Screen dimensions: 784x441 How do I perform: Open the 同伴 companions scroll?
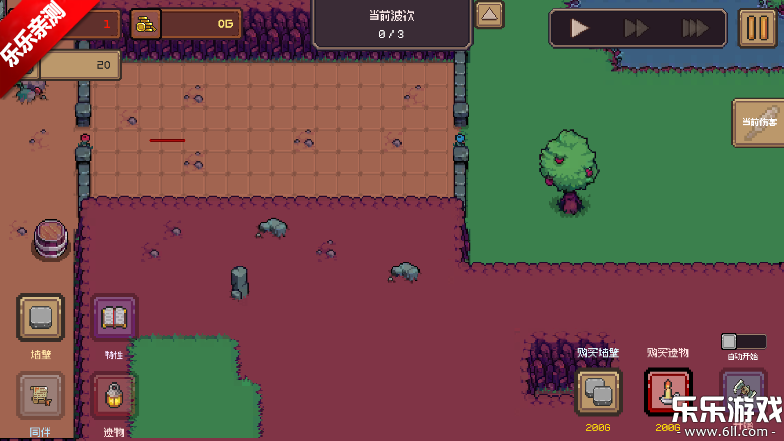pos(41,396)
